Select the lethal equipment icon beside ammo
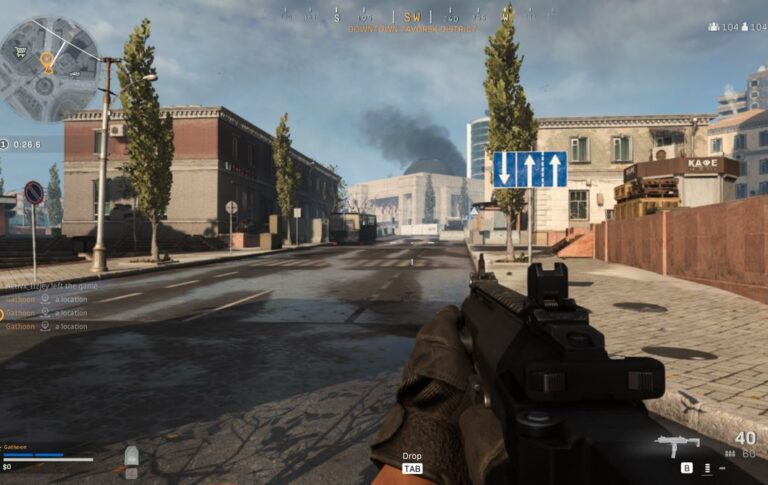The image size is (768, 485). (707, 467)
